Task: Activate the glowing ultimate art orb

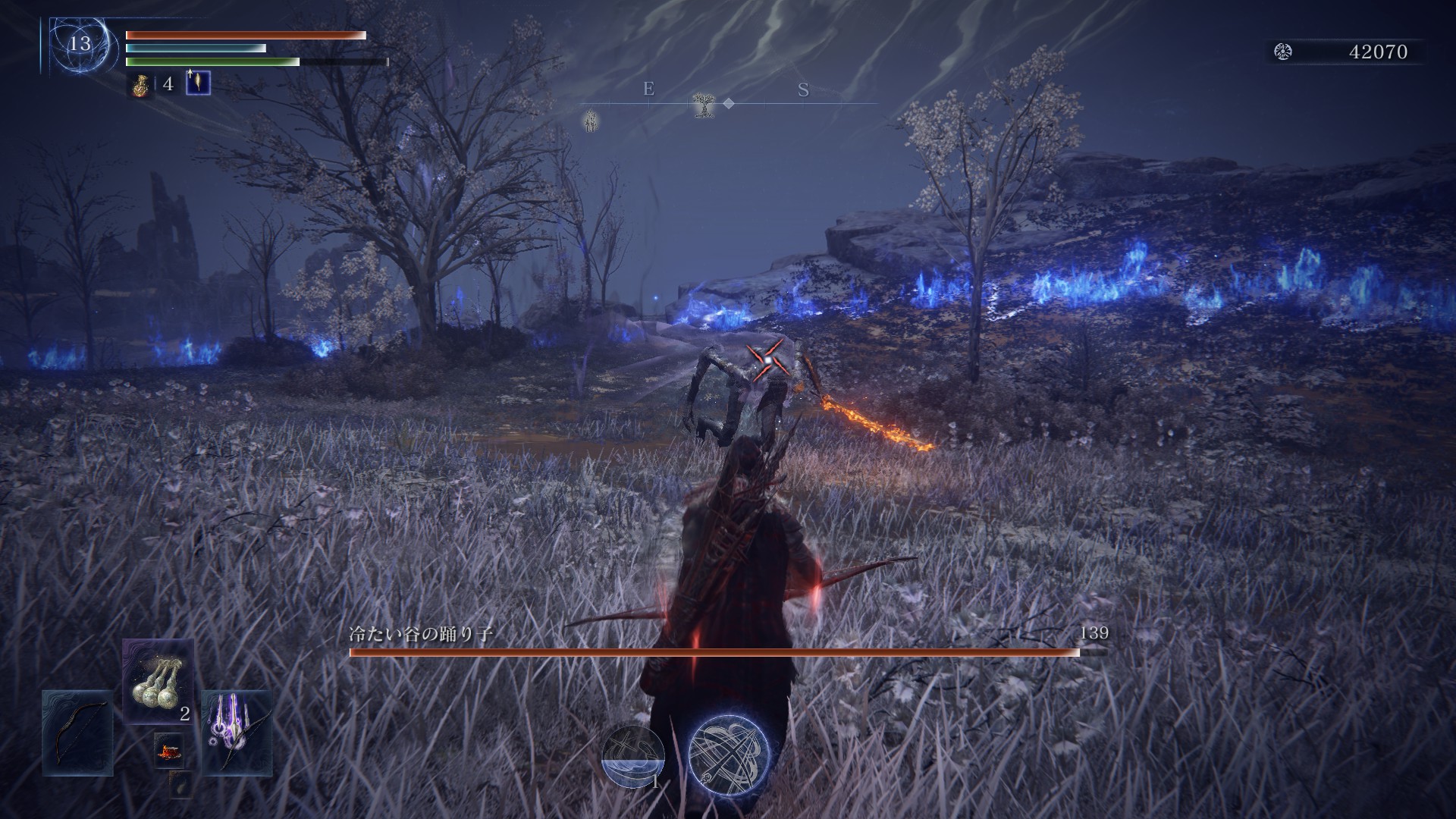Action: [x=729, y=753]
